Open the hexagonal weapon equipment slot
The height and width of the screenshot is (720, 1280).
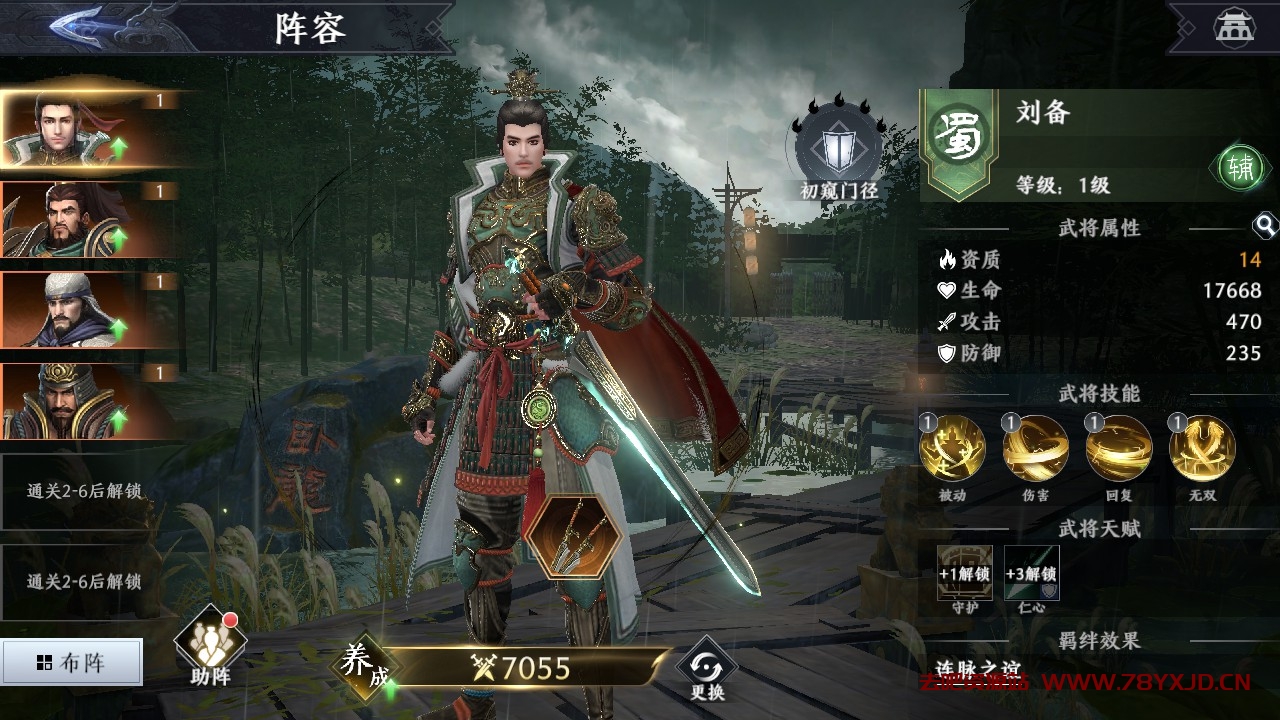[x=573, y=536]
